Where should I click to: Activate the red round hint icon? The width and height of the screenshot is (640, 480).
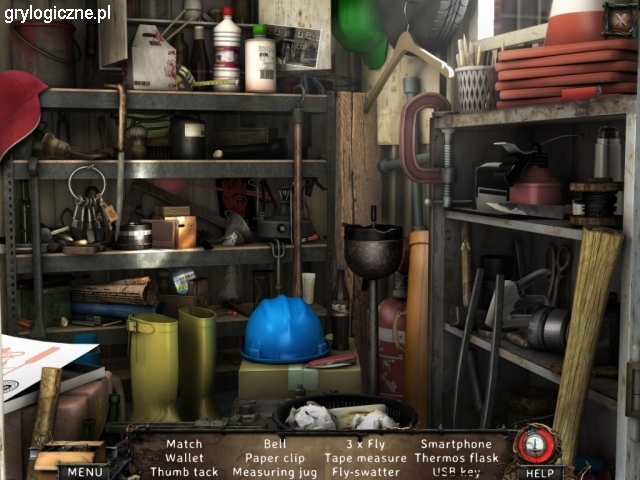[537, 443]
